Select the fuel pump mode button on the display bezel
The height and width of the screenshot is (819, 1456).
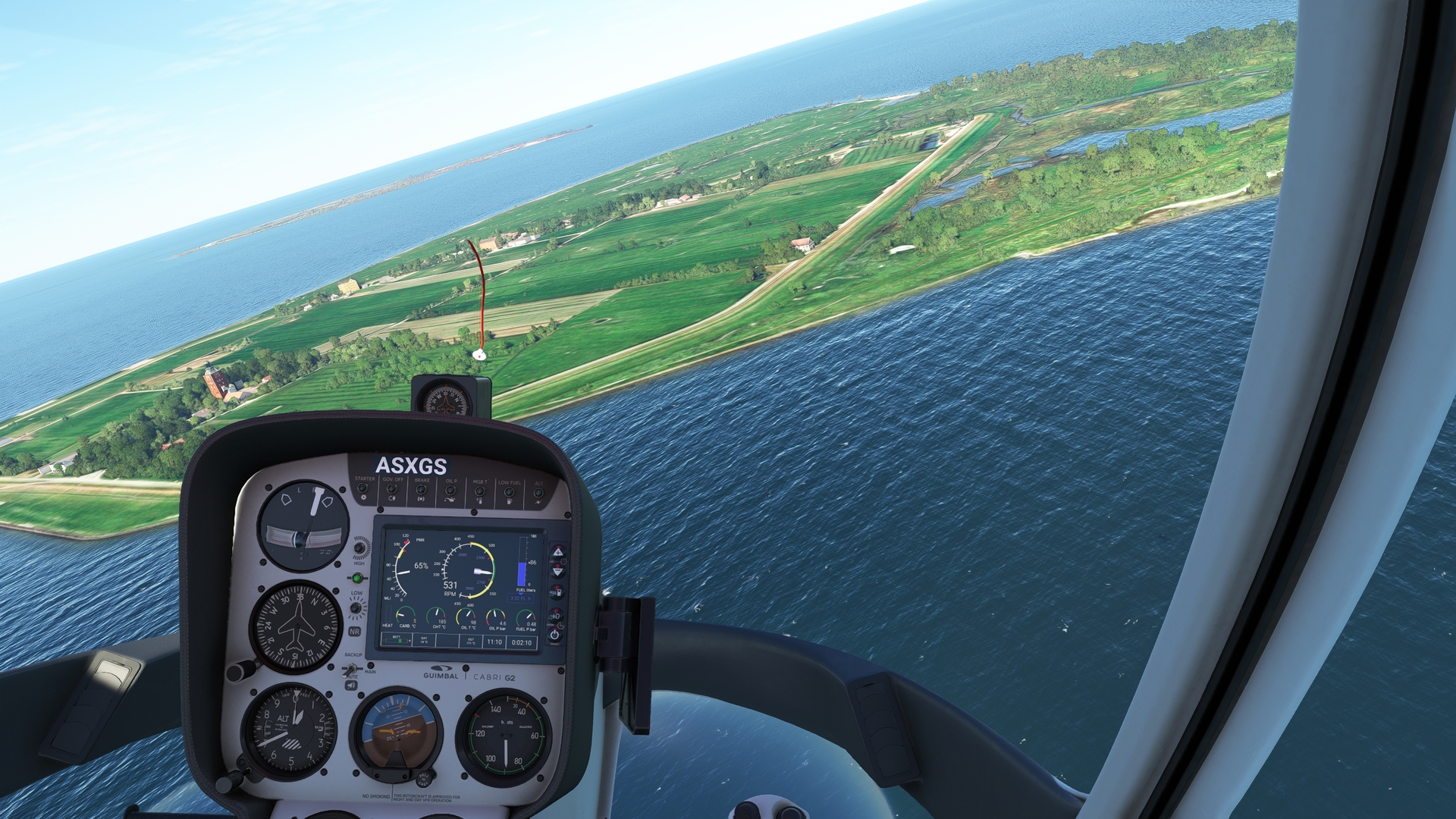pos(557,591)
